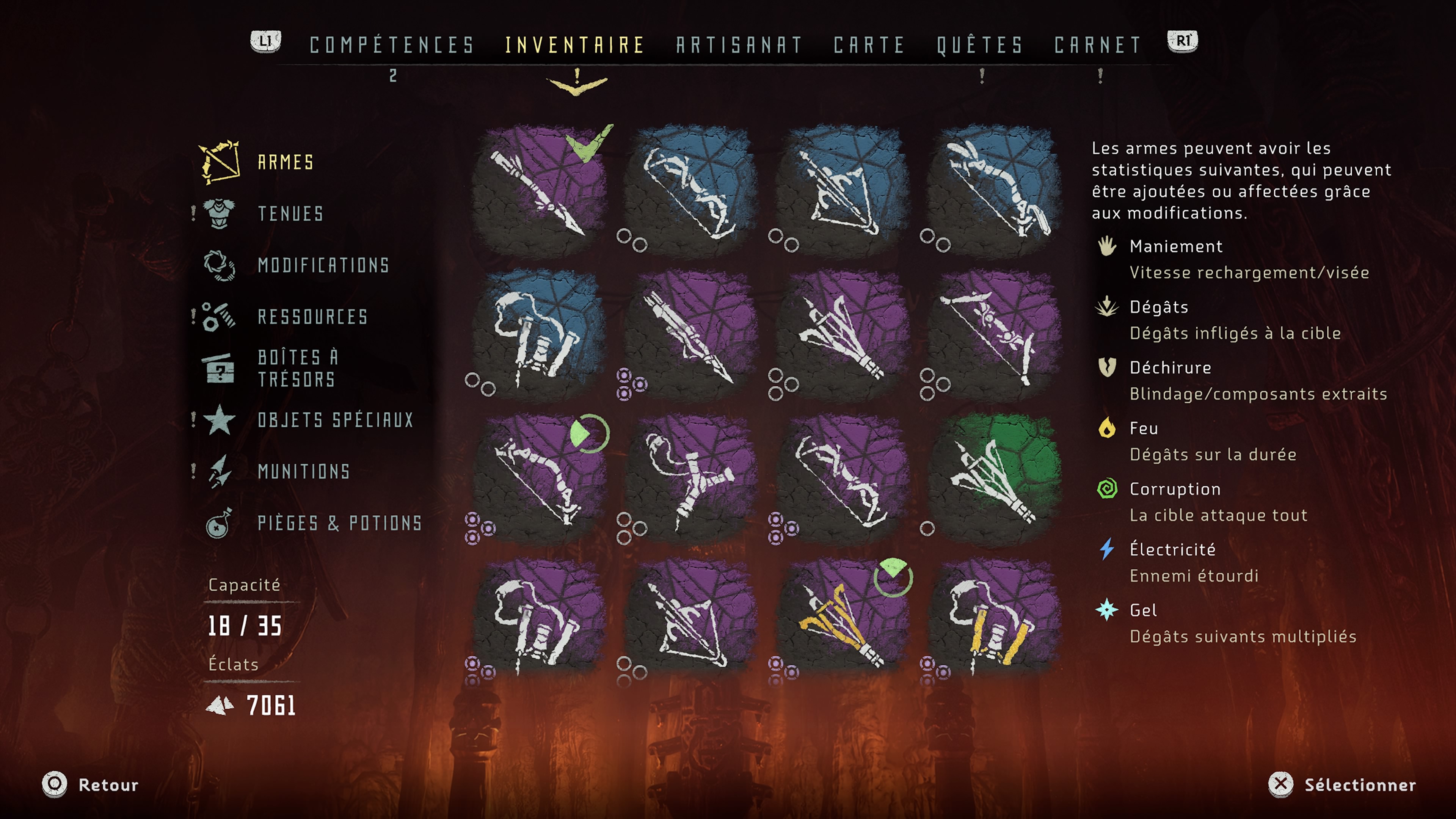Open the Modifications category

tap(323, 265)
